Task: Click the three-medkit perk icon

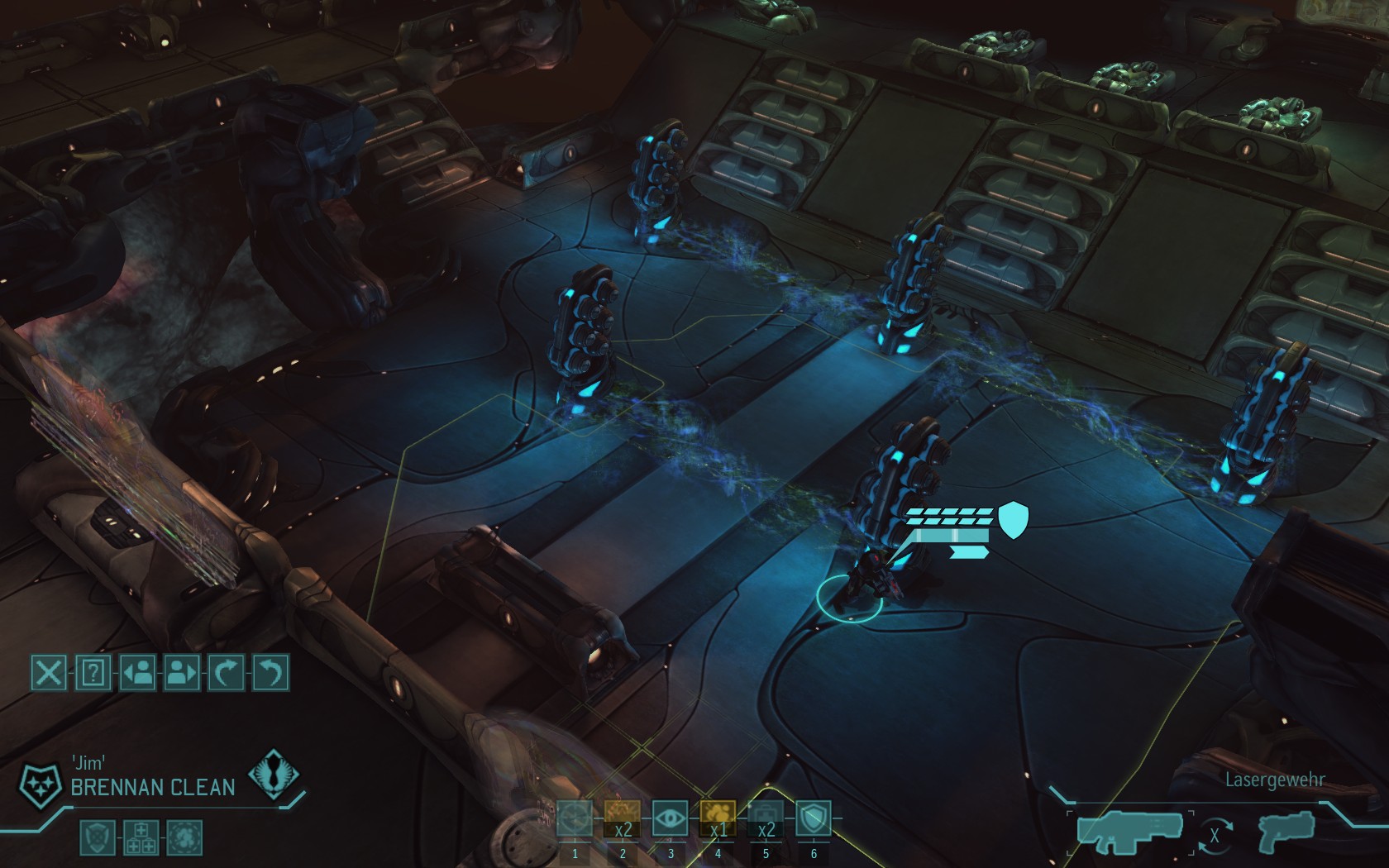Action: click(x=141, y=837)
